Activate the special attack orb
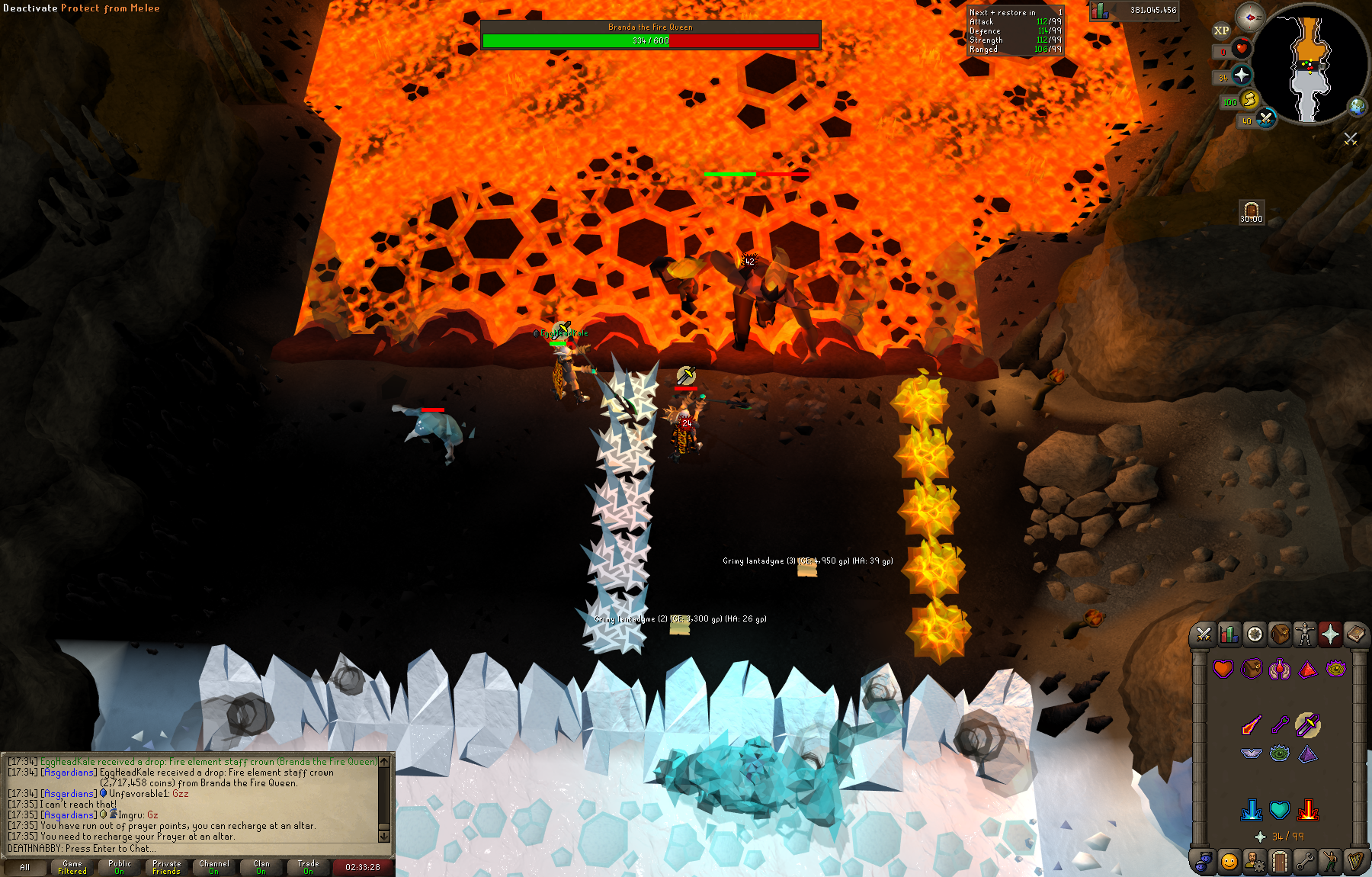 pyautogui.click(x=1266, y=118)
